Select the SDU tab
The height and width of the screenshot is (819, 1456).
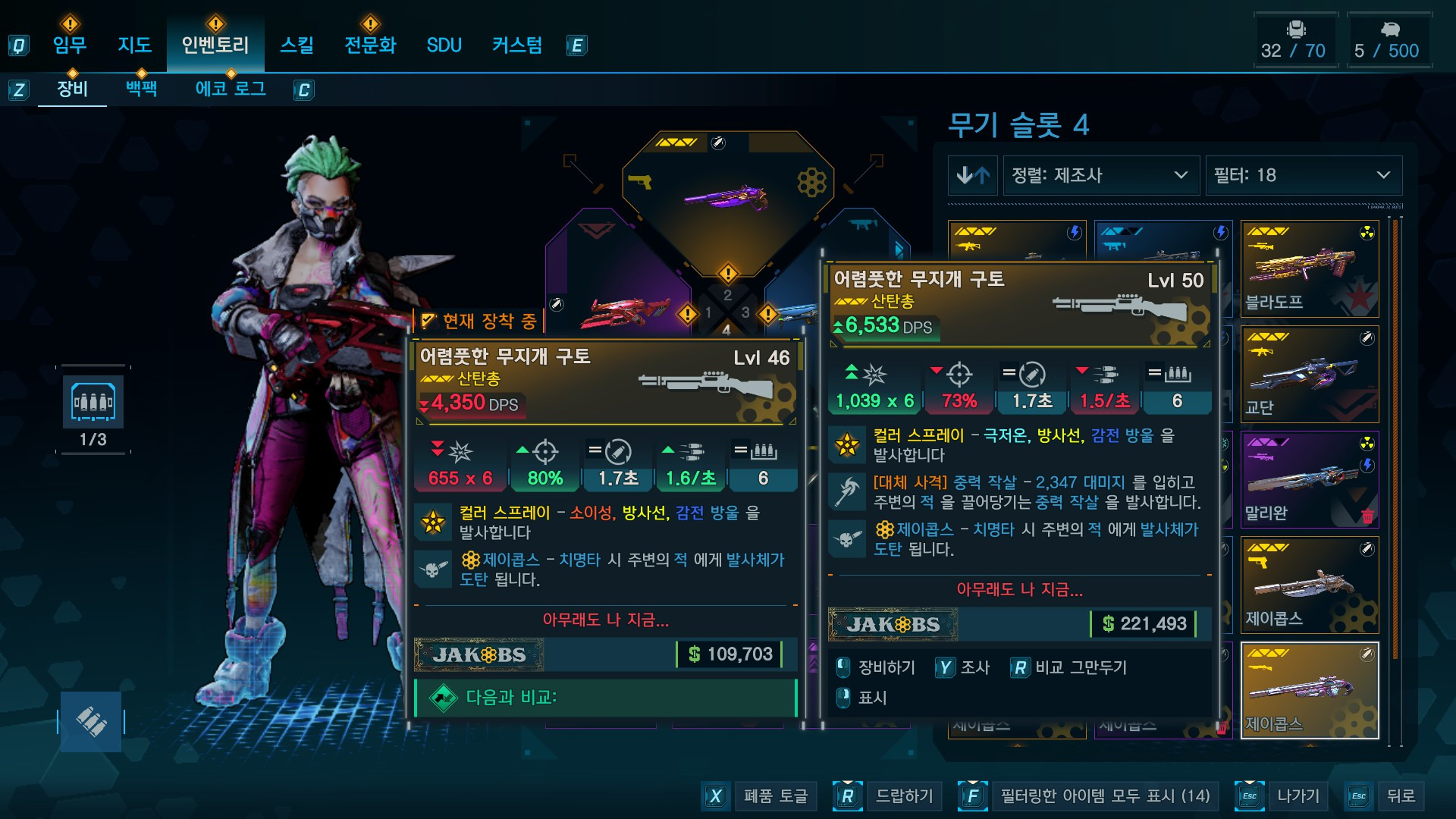(444, 45)
